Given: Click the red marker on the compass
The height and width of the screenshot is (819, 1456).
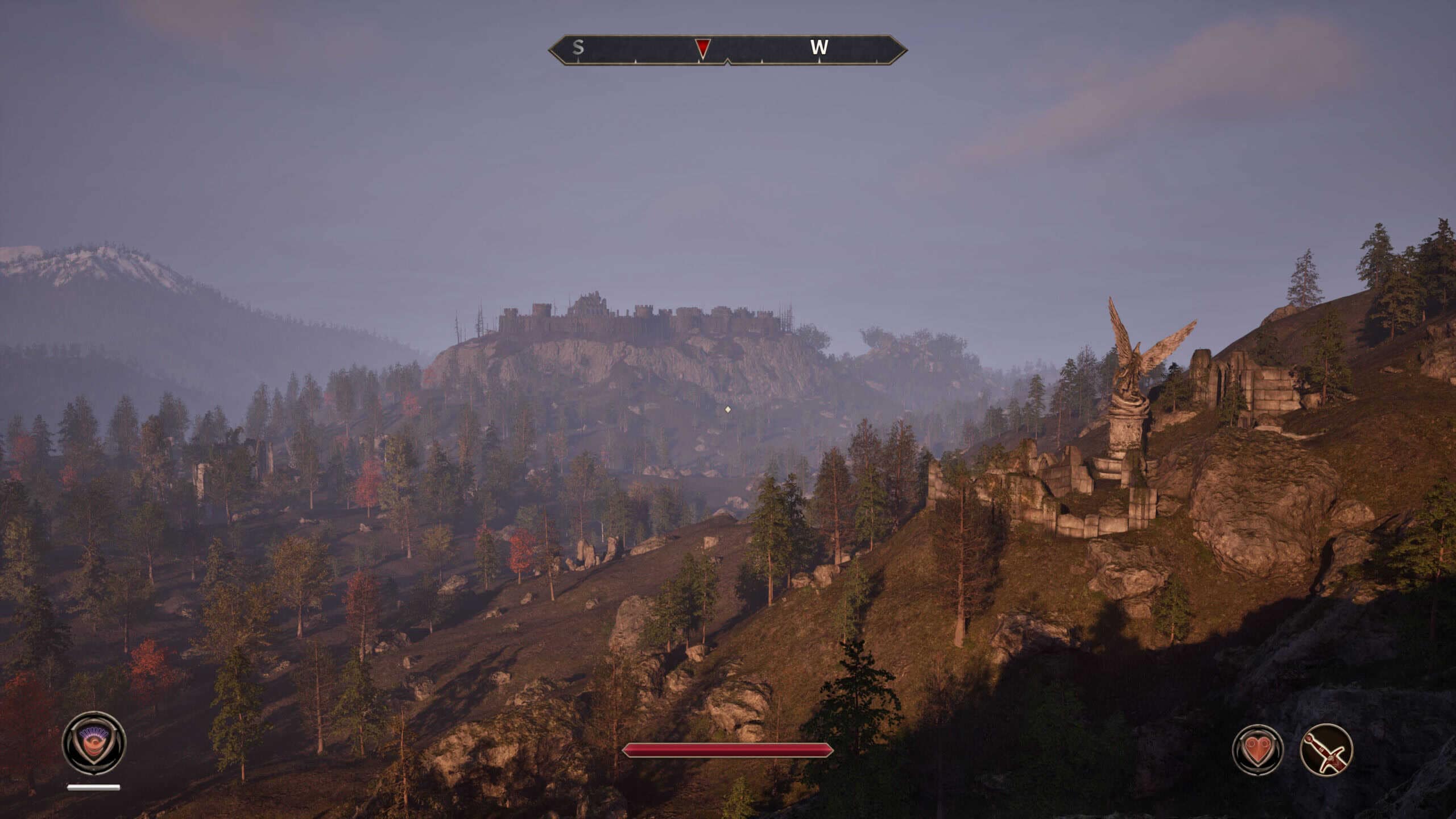Looking at the screenshot, I should pos(703,48).
